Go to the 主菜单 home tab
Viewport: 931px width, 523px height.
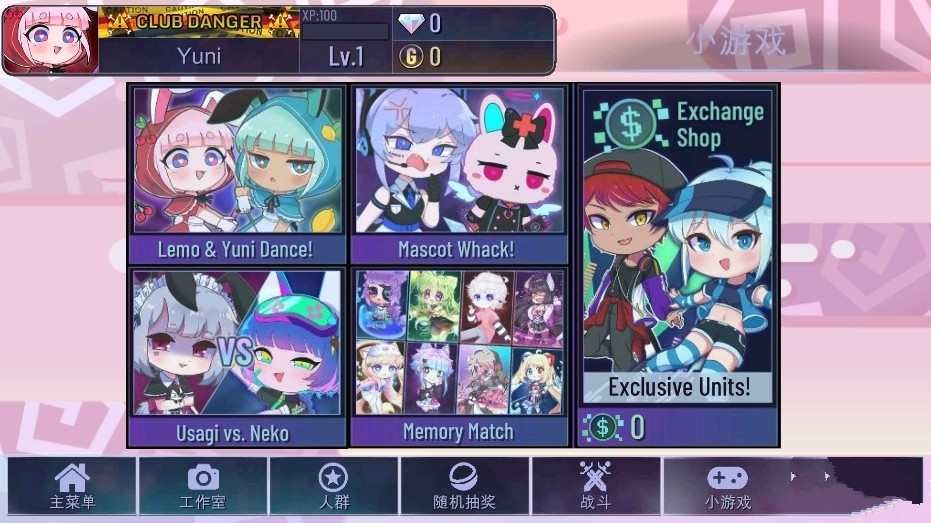[72, 486]
